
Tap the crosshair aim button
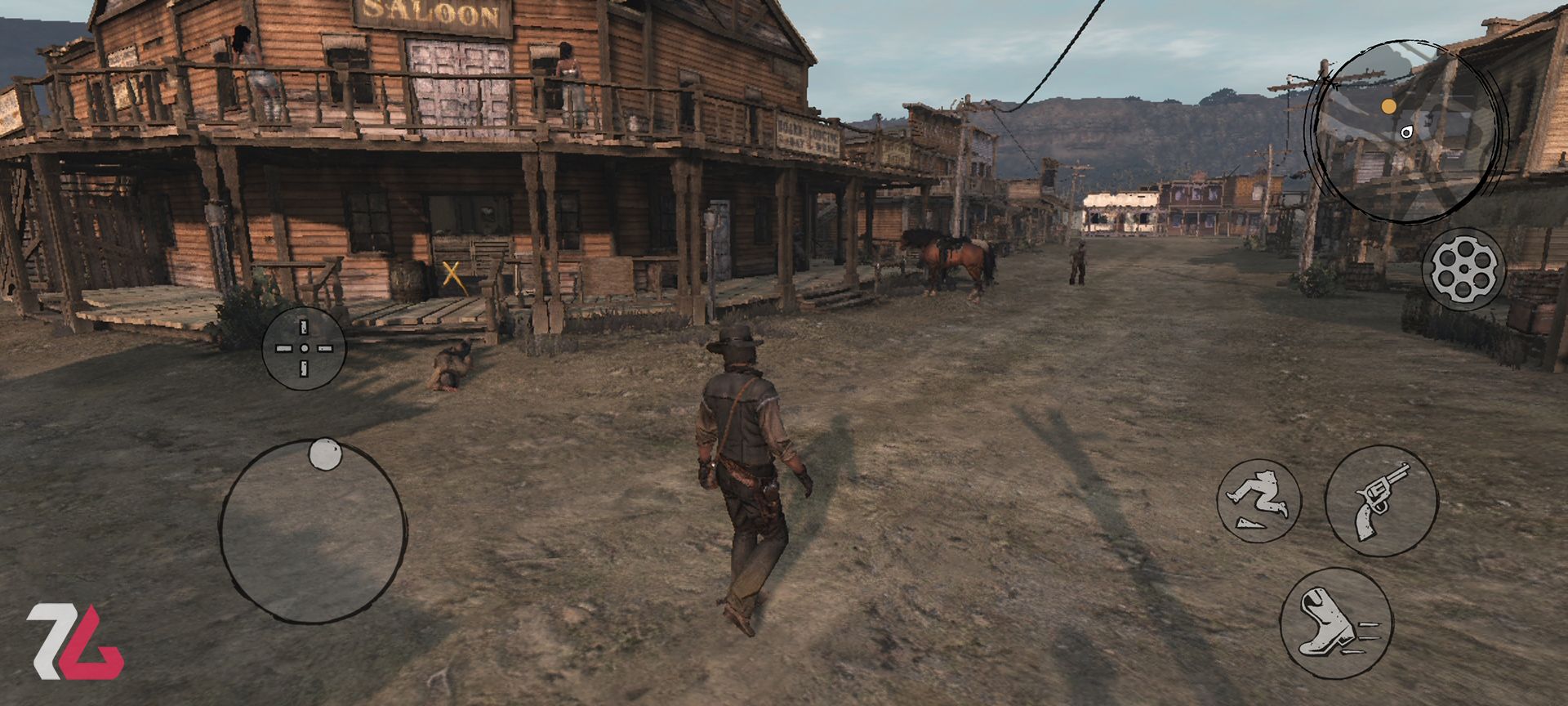(x=304, y=348)
